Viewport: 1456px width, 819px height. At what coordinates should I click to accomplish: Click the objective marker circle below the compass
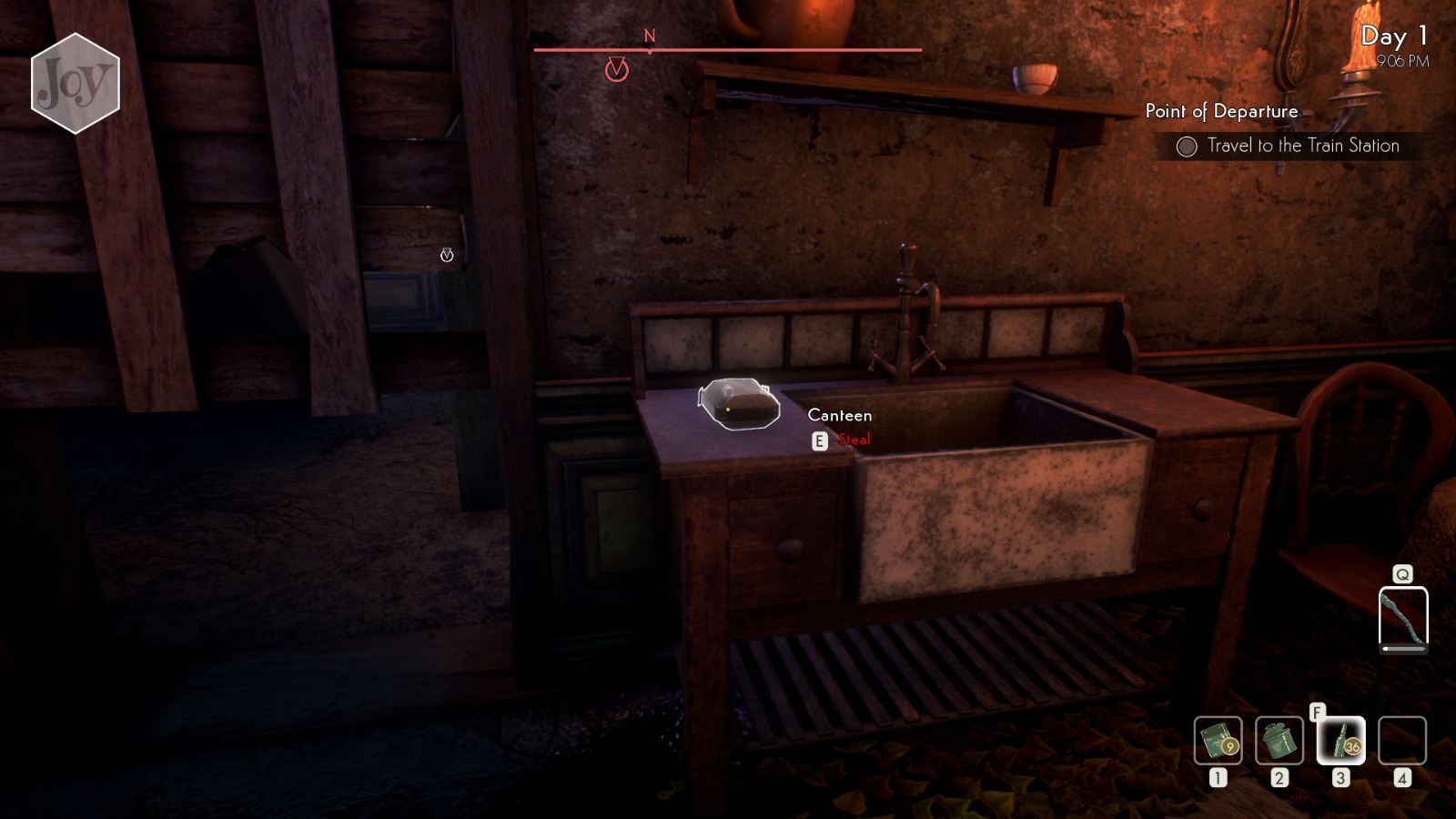(619, 68)
